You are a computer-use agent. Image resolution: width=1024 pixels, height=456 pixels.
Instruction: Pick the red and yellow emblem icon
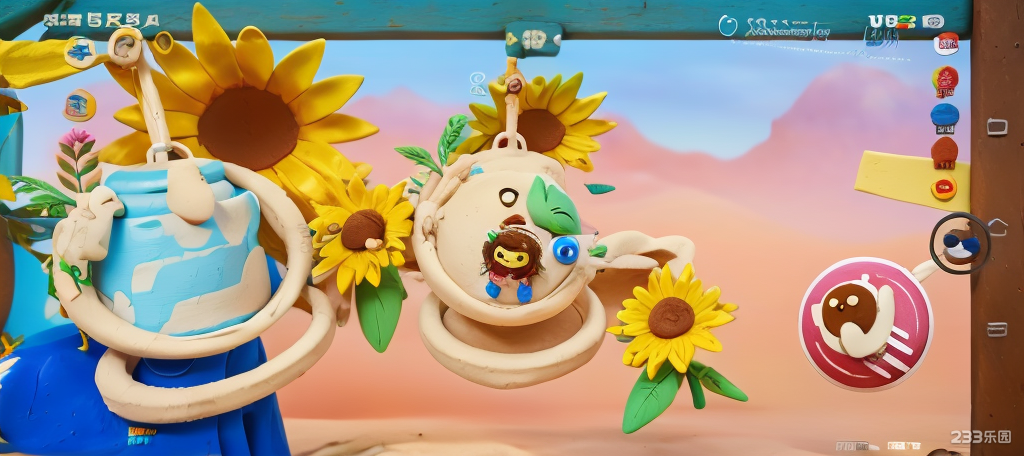[945, 79]
